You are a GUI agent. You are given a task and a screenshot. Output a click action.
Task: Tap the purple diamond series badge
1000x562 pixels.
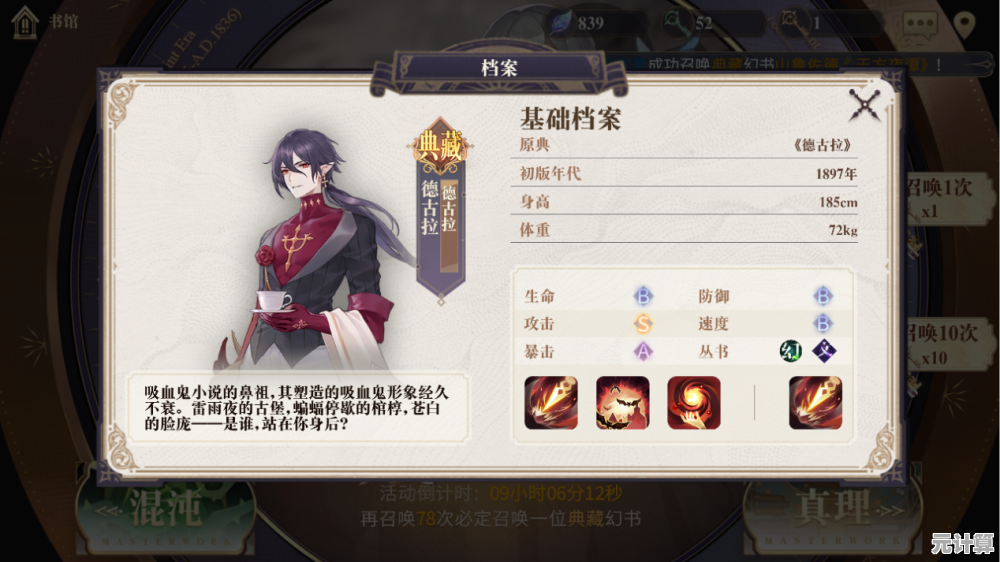click(x=823, y=351)
